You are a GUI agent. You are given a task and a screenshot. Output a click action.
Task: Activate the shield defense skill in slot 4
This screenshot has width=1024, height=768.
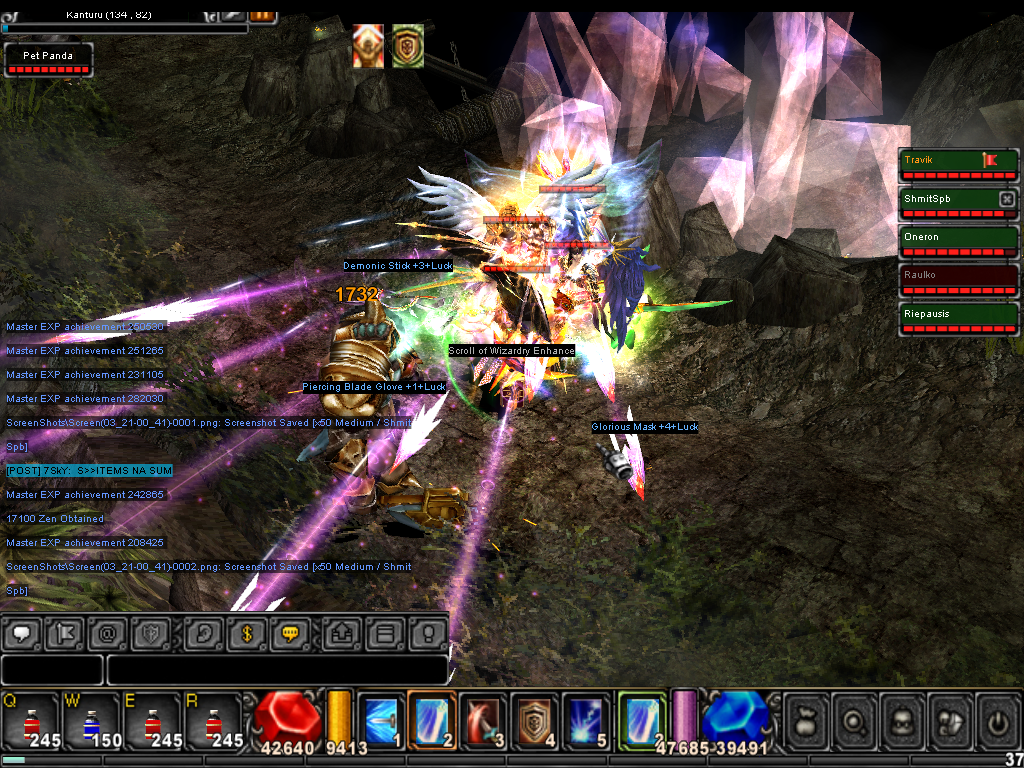535,720
